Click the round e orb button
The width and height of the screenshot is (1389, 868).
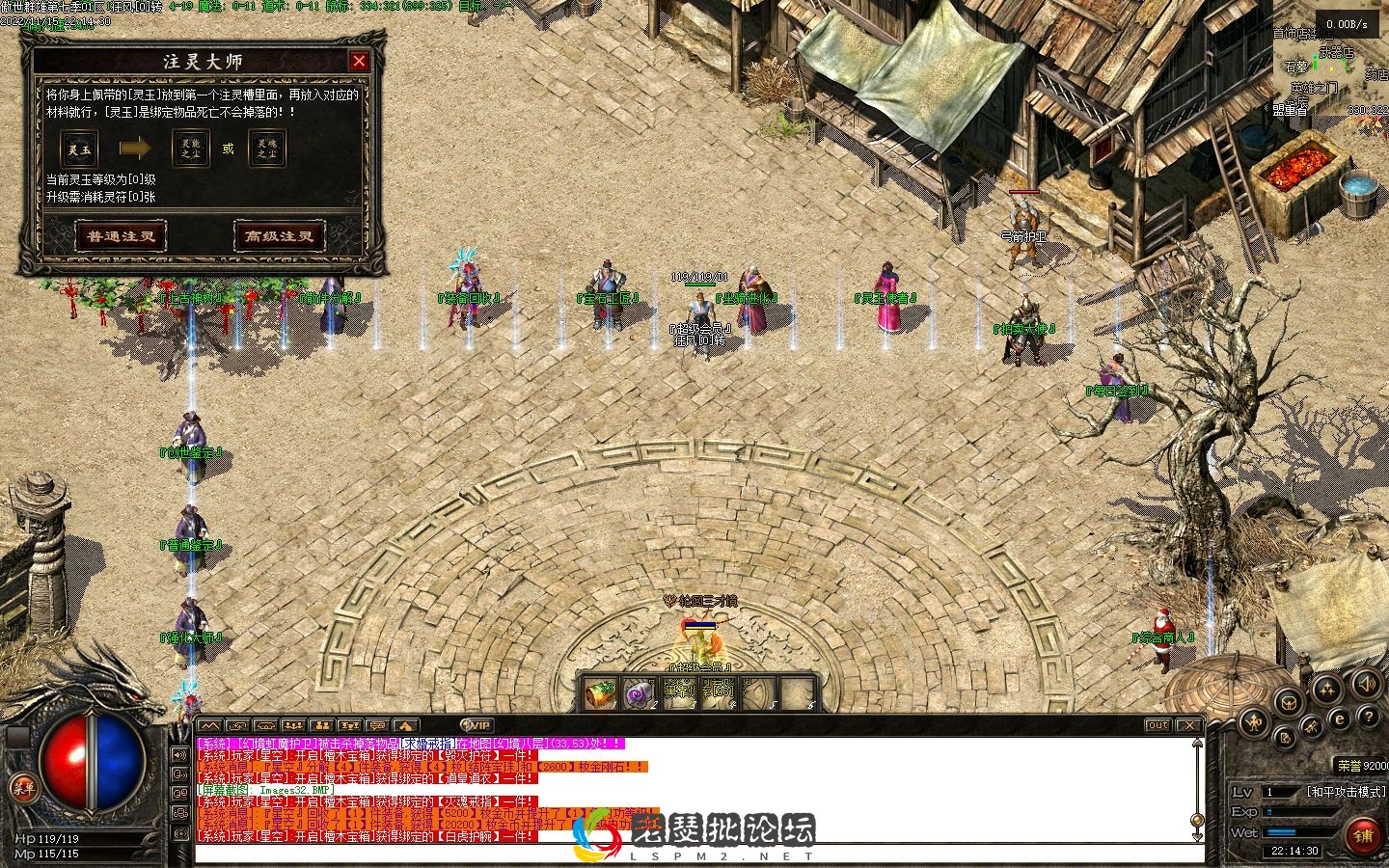point(1339,719)
